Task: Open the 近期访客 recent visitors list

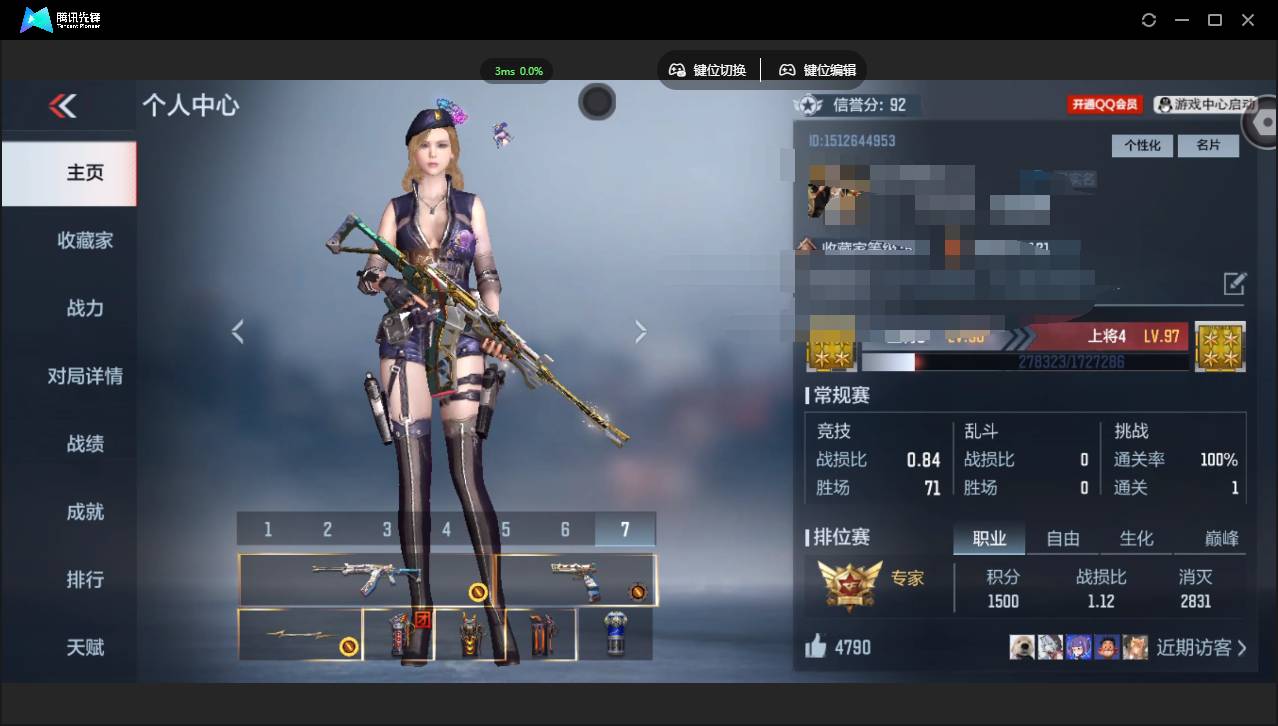Action: (x=1201, y=648)
